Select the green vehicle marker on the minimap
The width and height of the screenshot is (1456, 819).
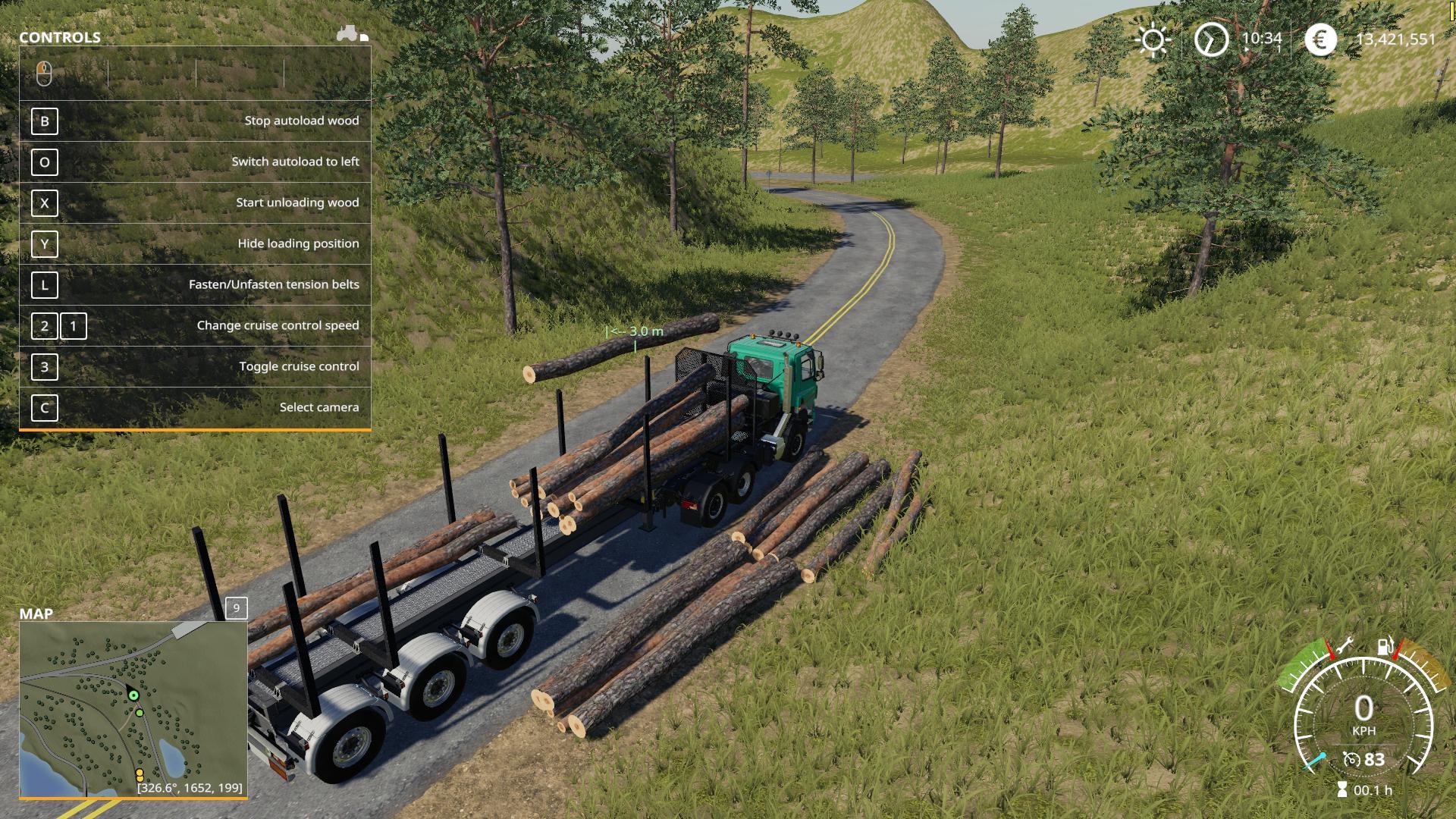pyautogui.click(x=133, y=695)
